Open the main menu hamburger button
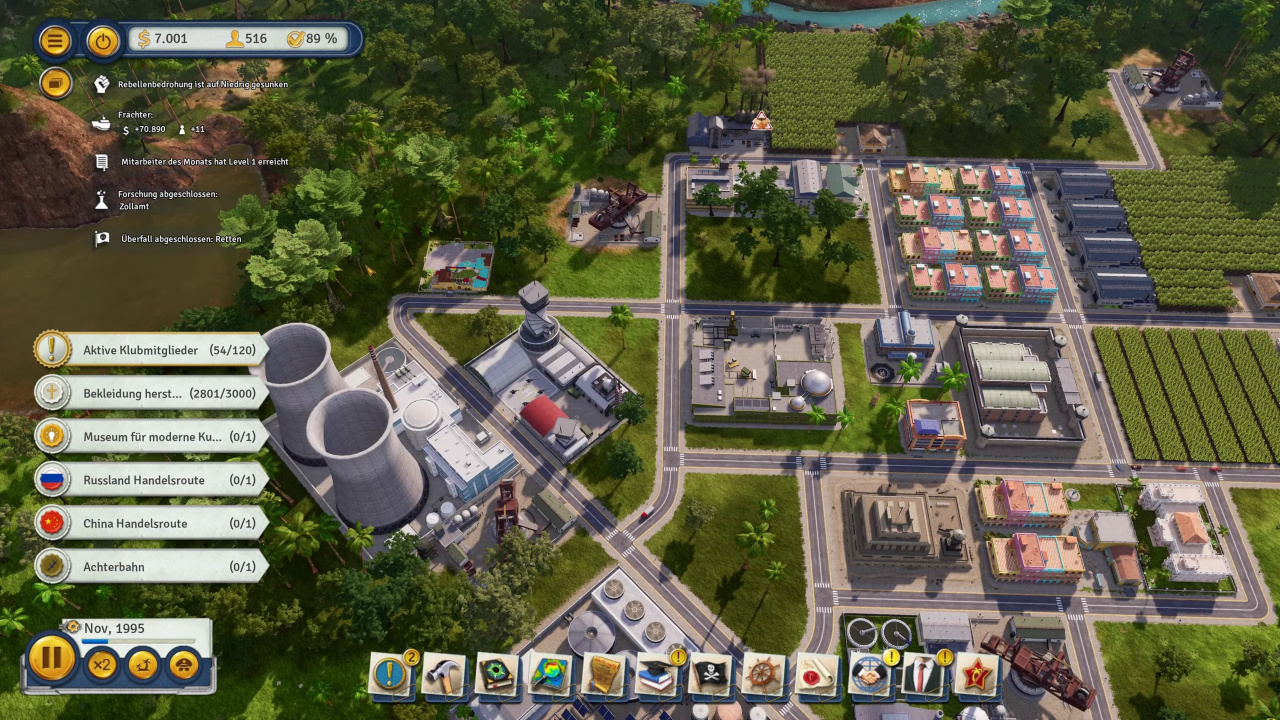The width and height of the screenshot is (1280, 720). pos(55,40)
